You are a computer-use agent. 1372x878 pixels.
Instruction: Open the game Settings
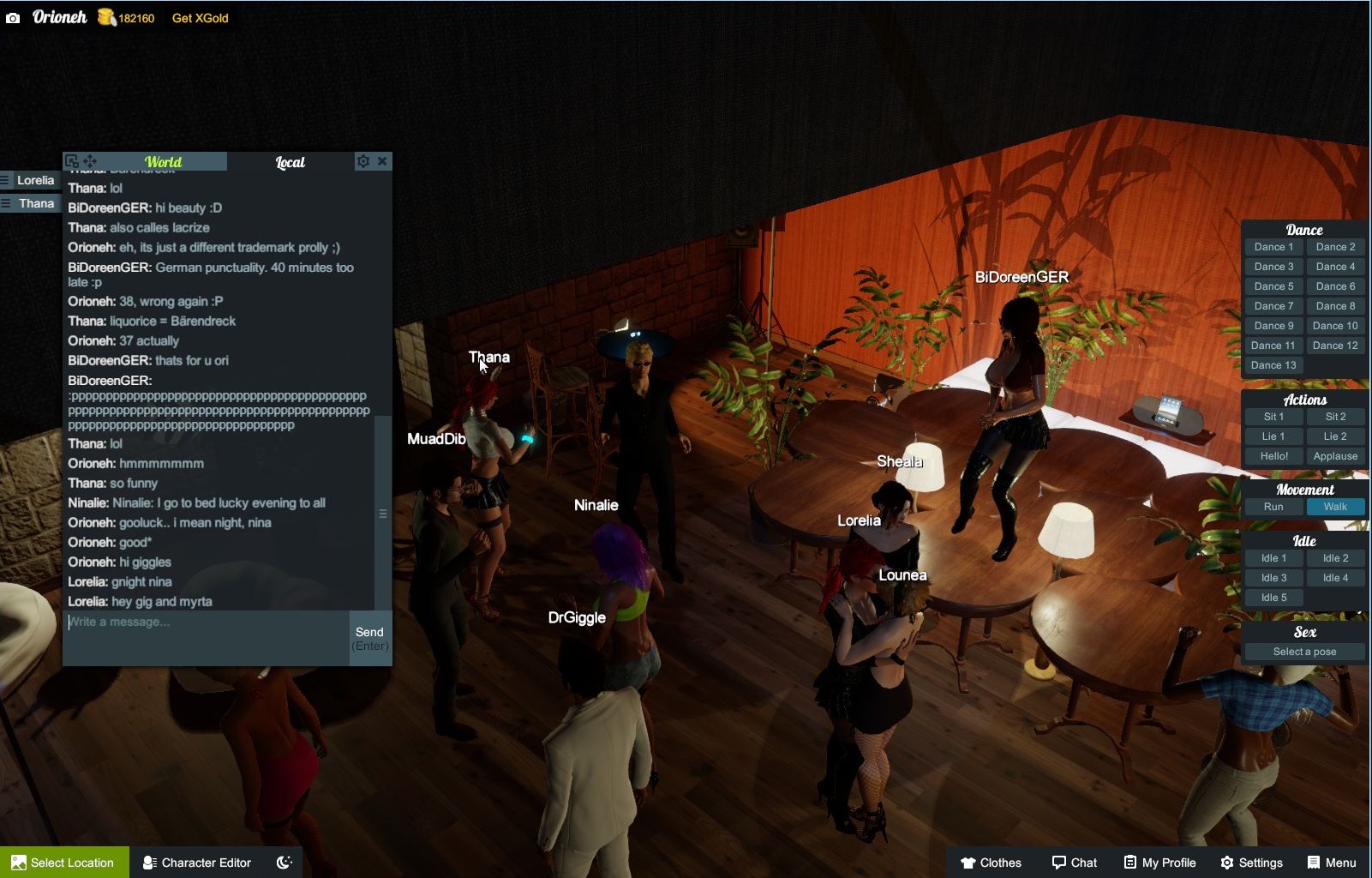click(x=1254, y=863)
